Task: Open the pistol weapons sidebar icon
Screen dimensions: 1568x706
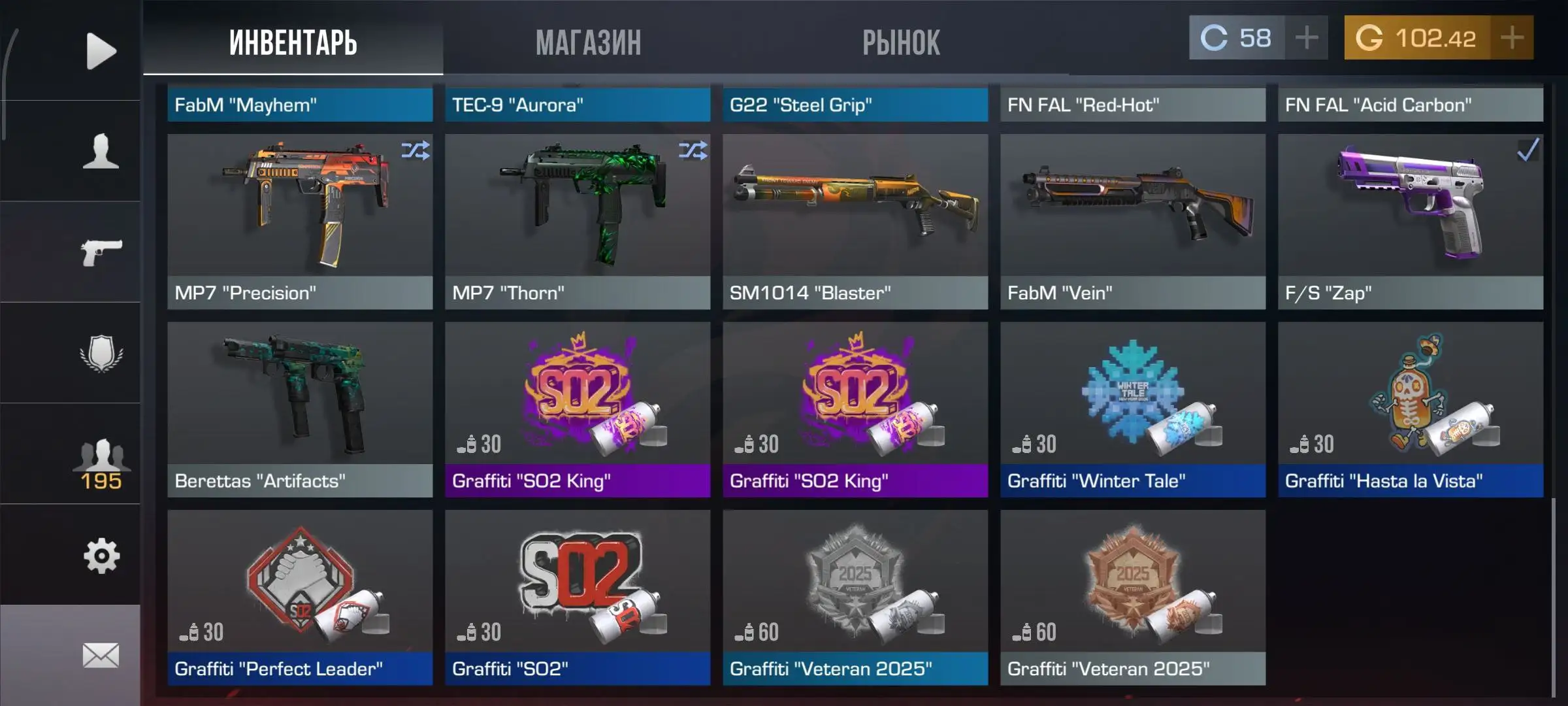Action: point(101,252)
